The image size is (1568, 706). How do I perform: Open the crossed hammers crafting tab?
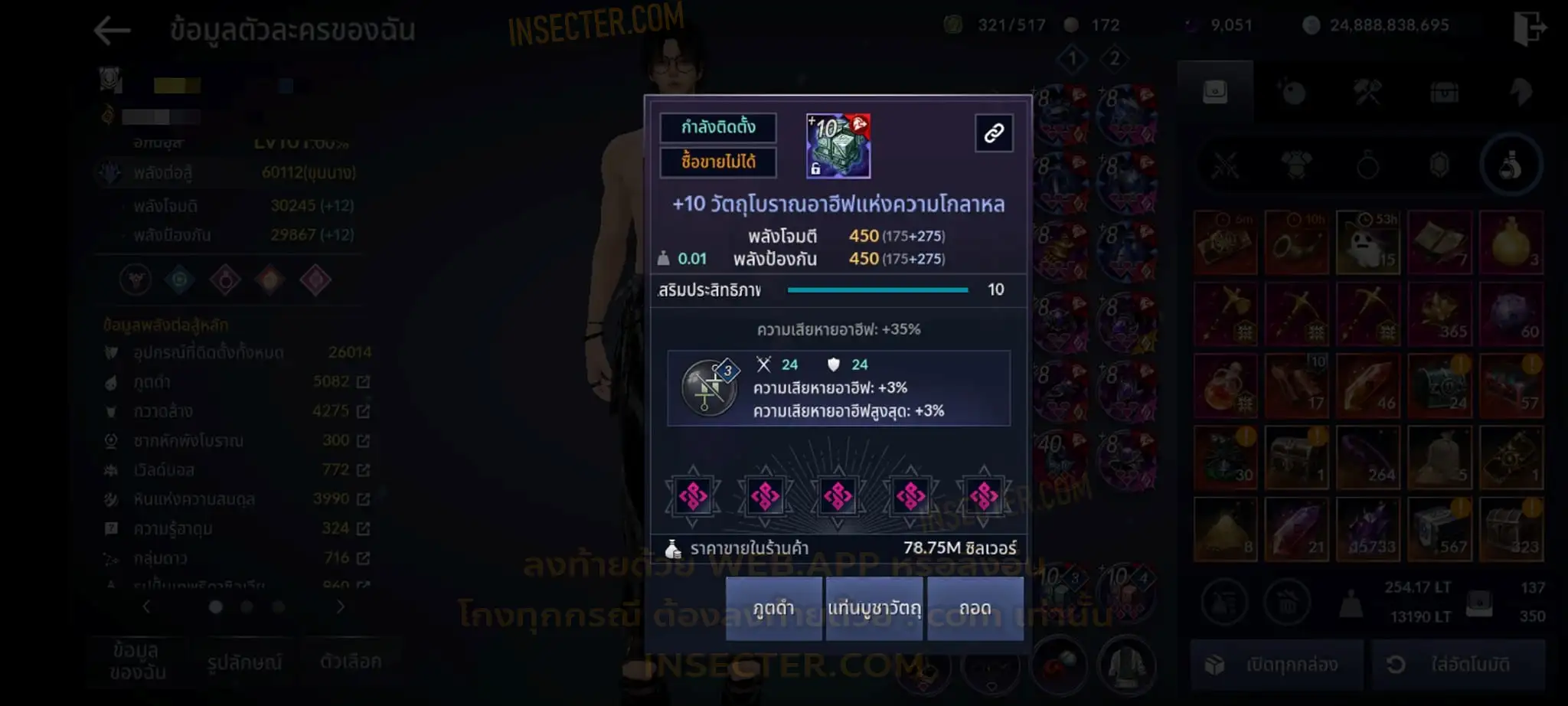[1367, 93]
